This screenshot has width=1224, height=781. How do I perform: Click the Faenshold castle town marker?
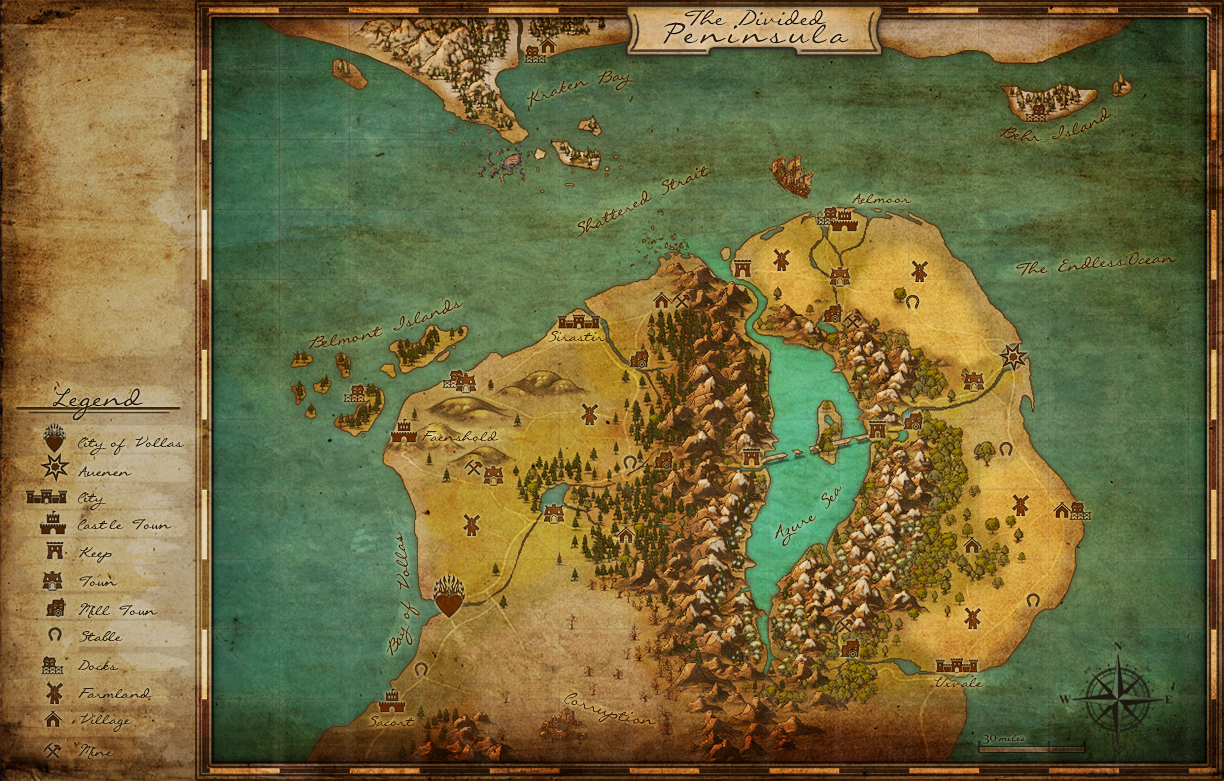(x=404, y=432)
